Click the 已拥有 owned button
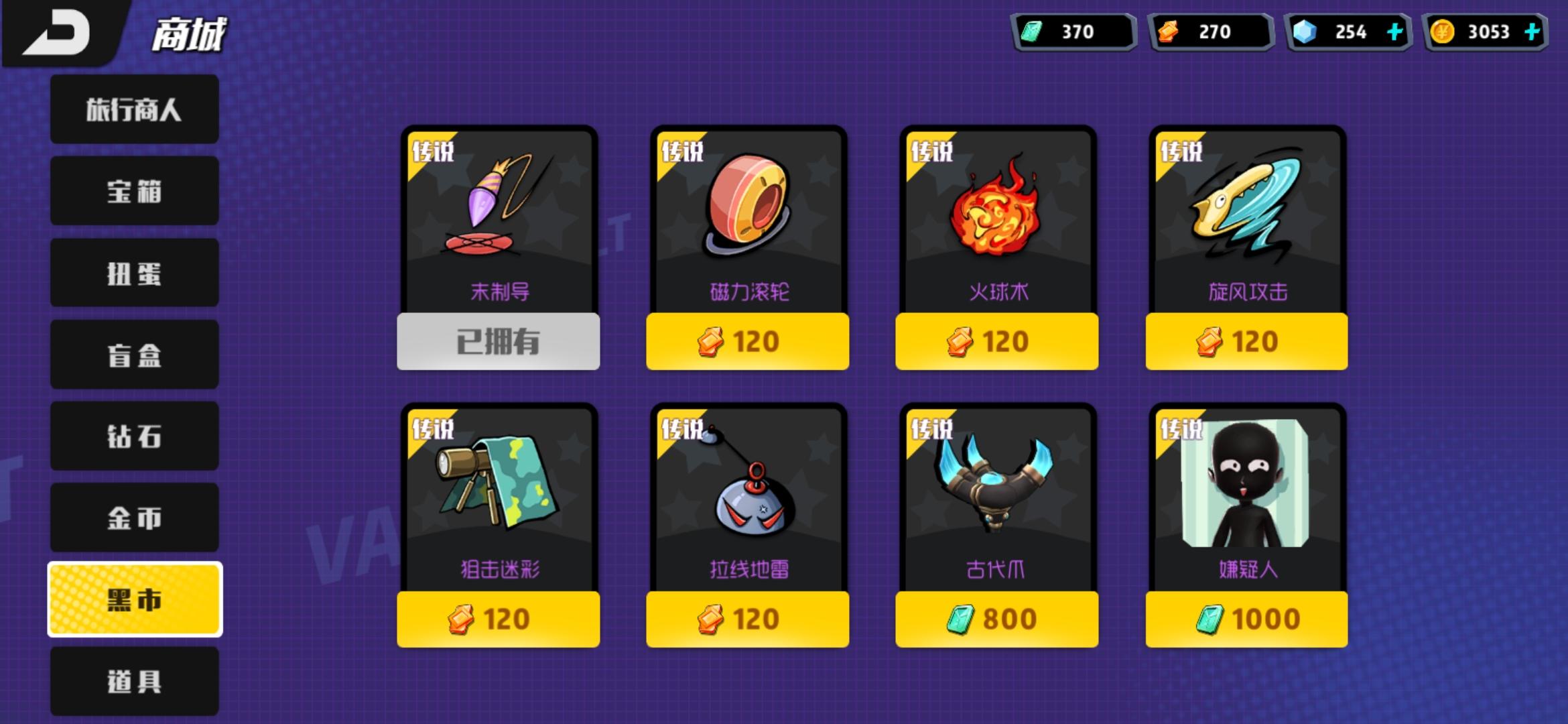Viewport: 1568px width, 724px height. click(499, 341)
